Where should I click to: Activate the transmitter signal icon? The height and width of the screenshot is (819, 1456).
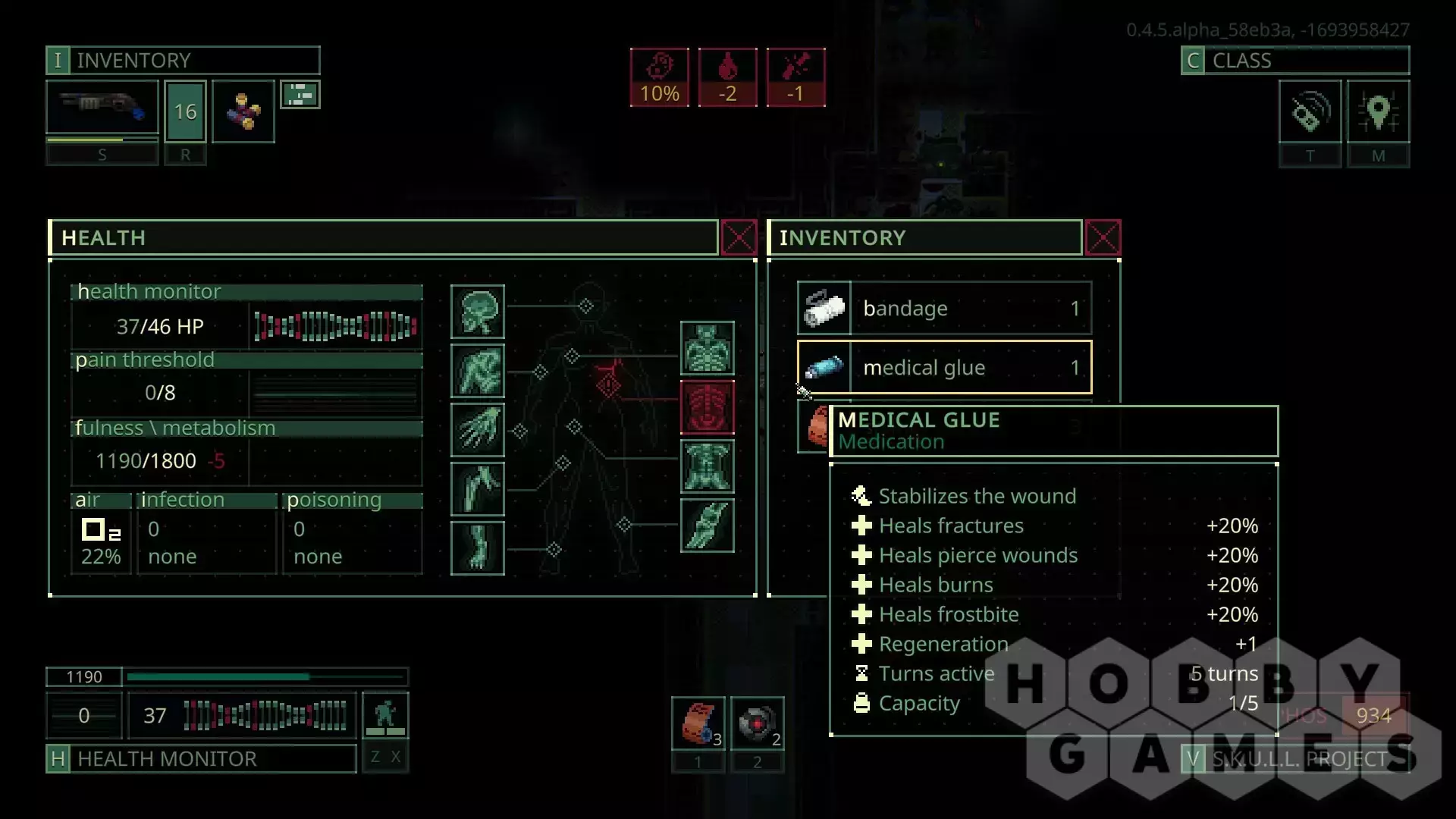1310,112
